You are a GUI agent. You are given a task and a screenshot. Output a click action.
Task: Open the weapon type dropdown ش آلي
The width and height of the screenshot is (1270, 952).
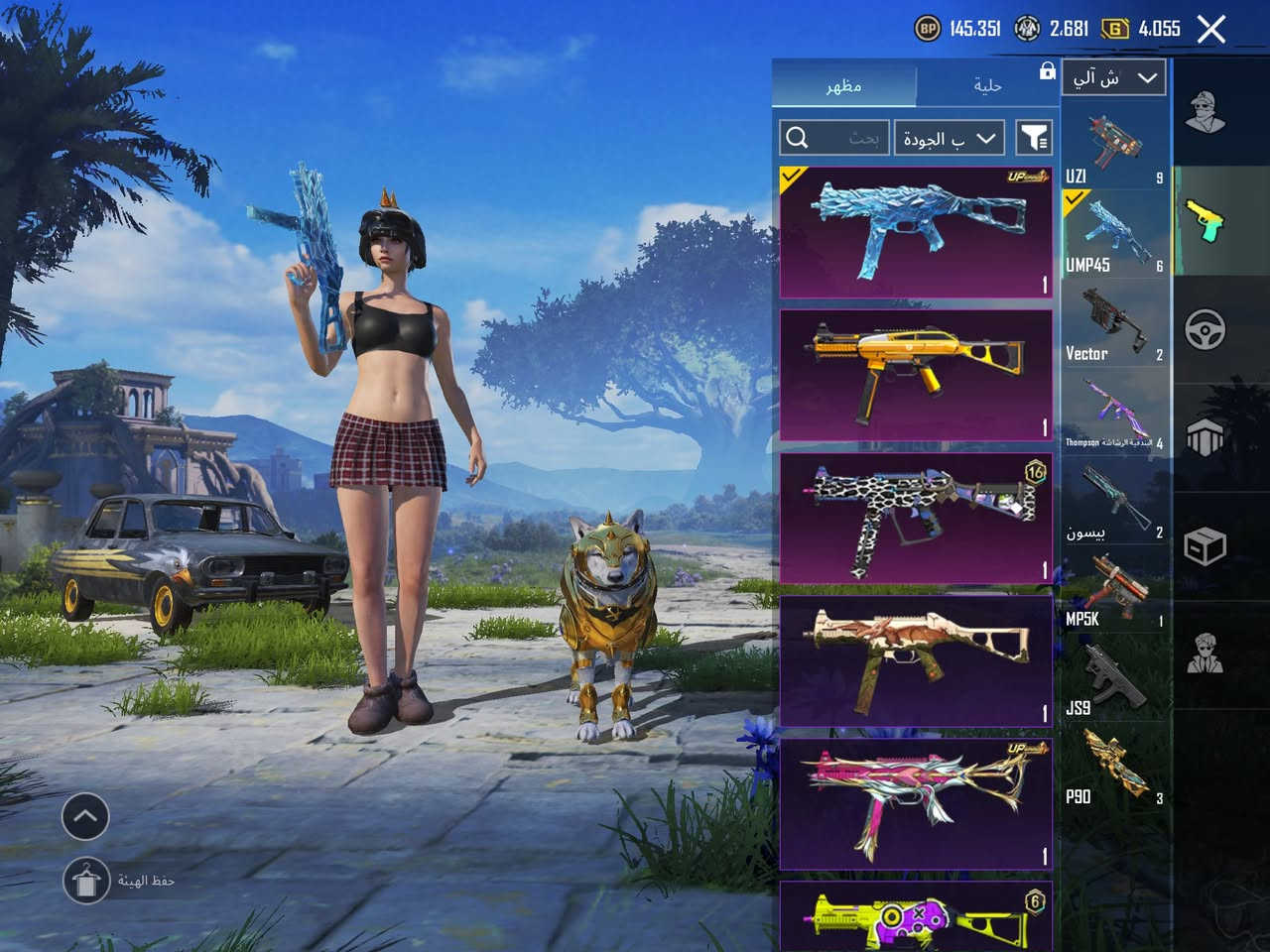point(1115,77)
